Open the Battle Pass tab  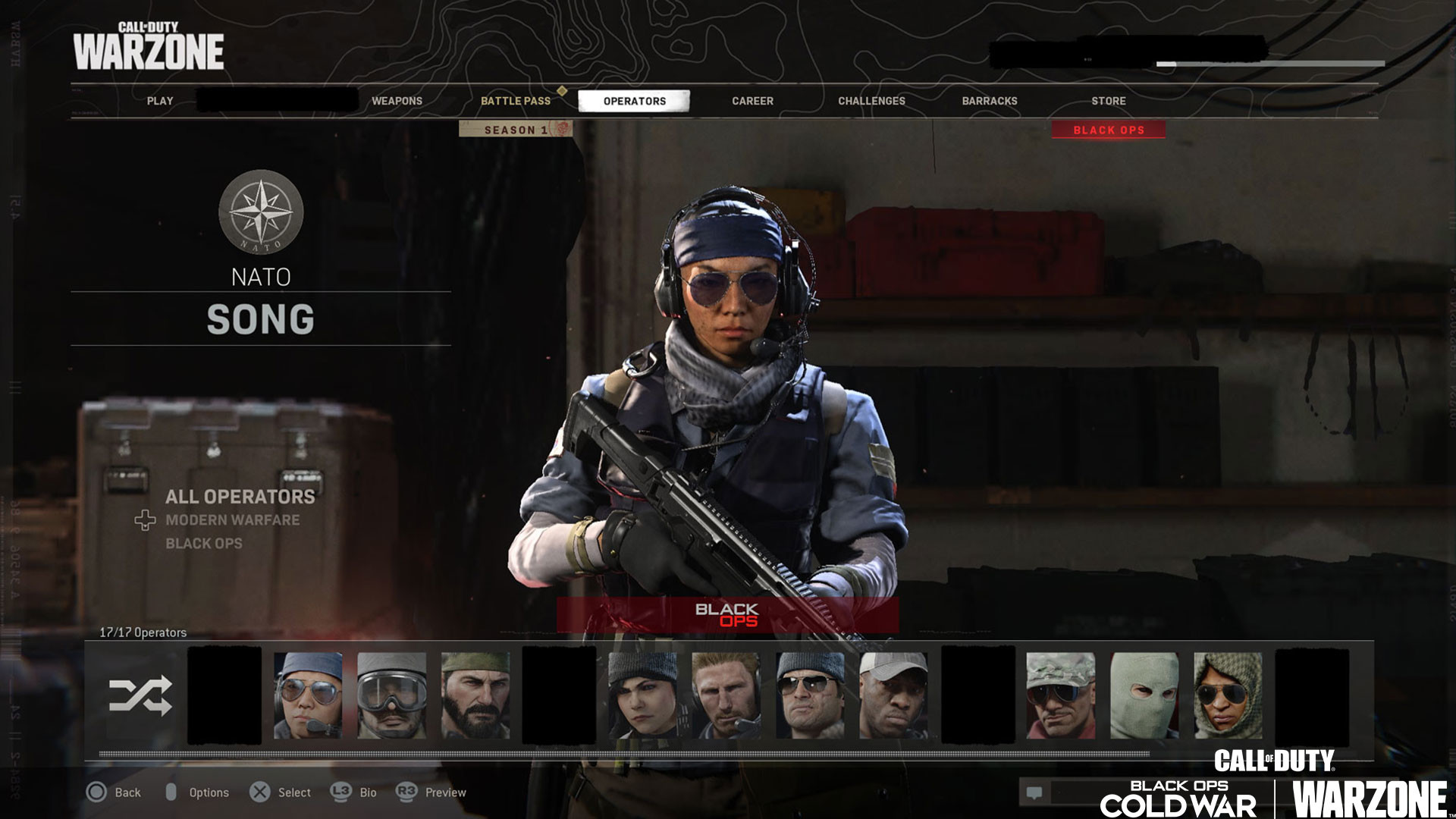click(516, 101)
